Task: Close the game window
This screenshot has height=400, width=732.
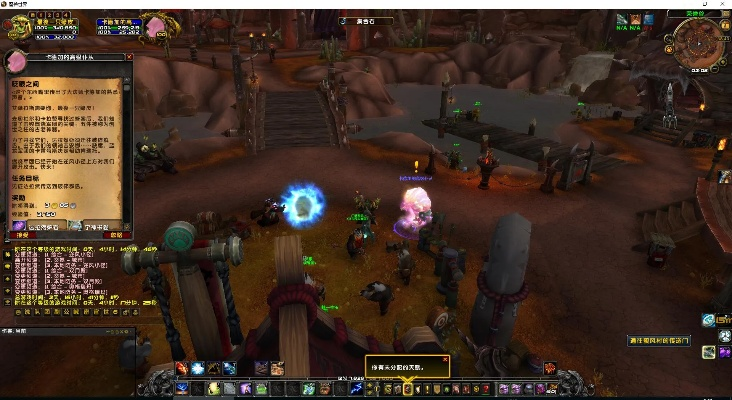Action: (722, 5)
